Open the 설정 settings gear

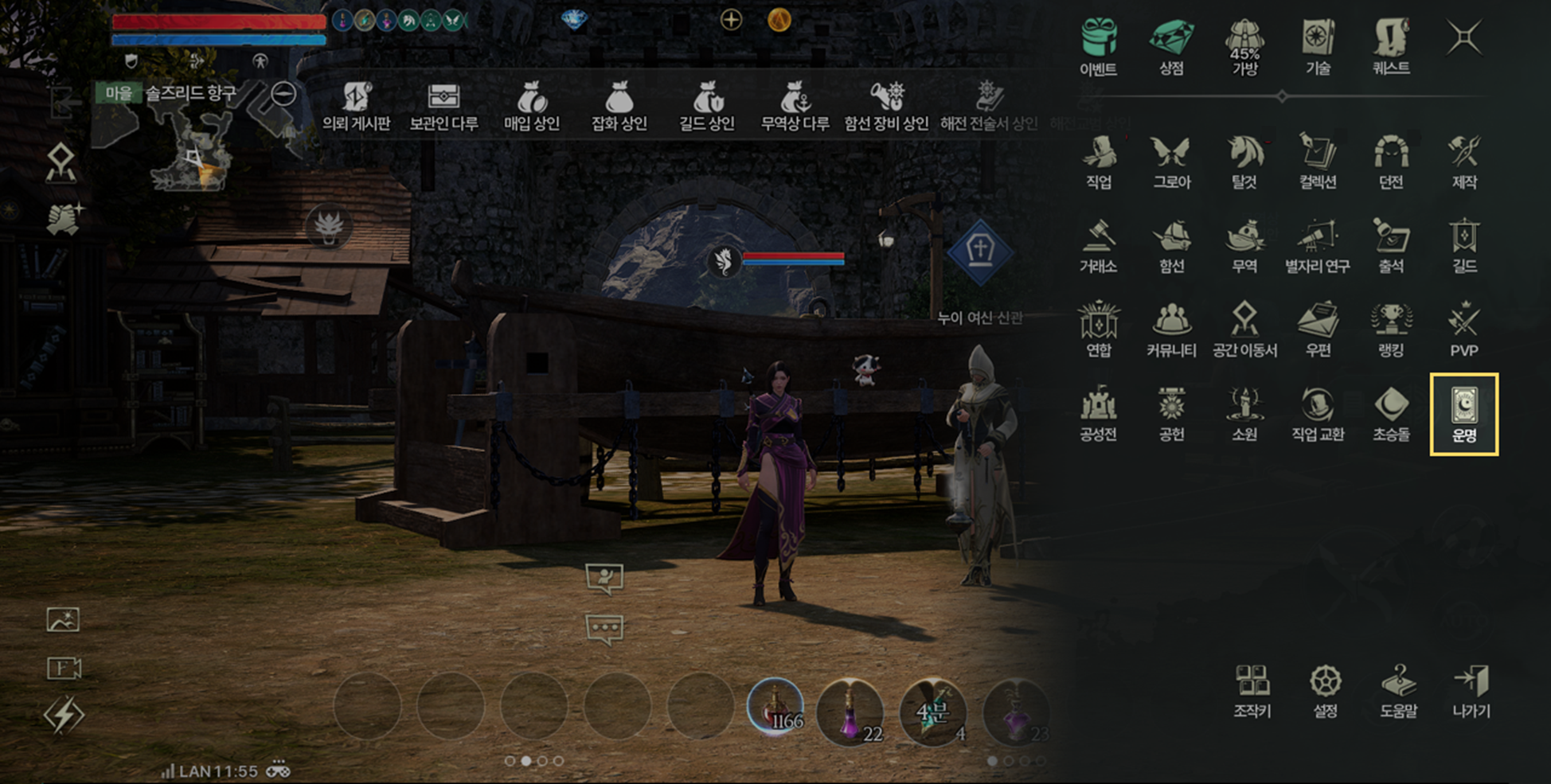tap(1325, 691)
